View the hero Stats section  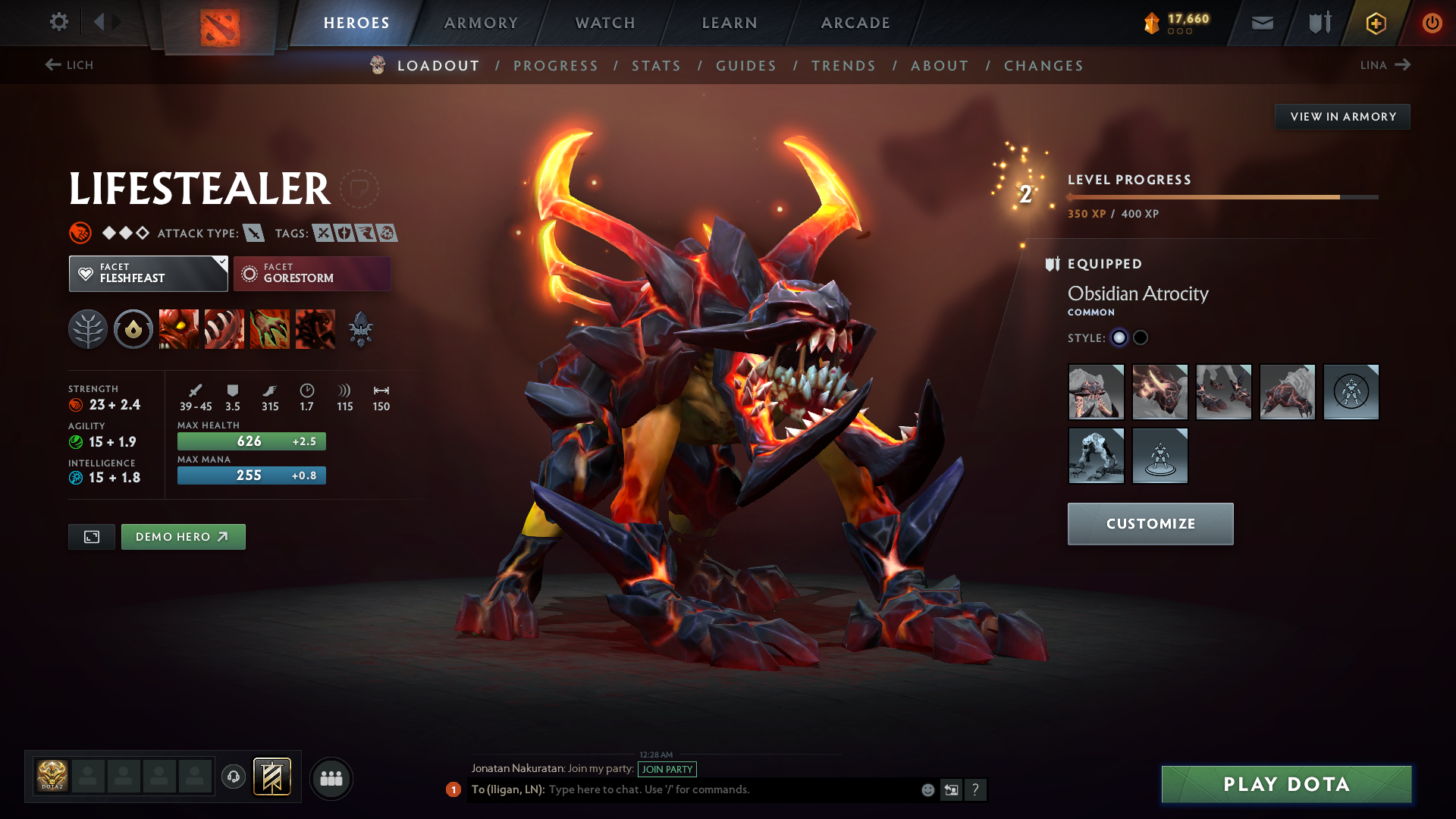pyautogui.click(x=657, y=66)
